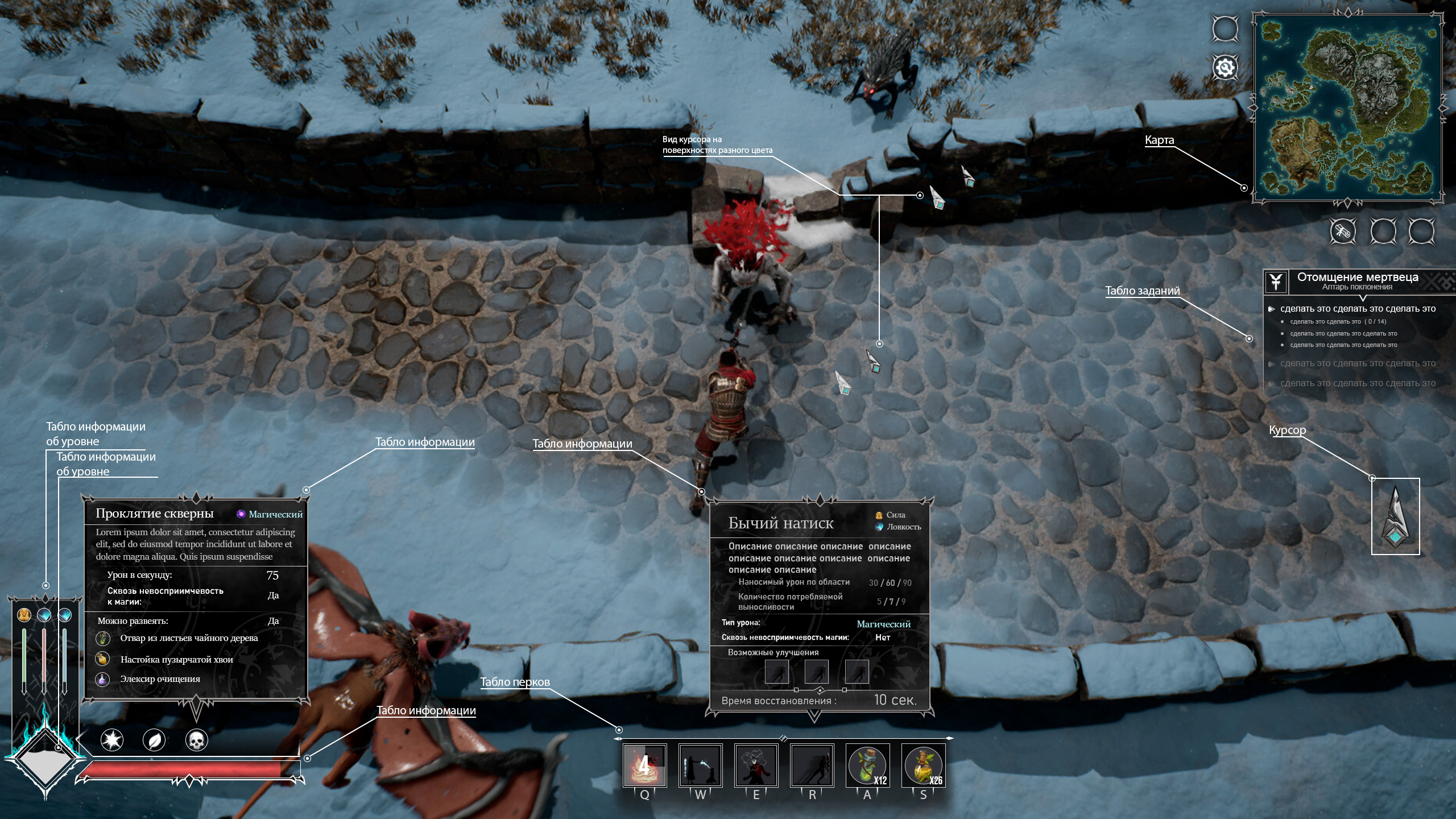The height and width of the screenshot is (819, 1456).
Task: Select the Элексир очищения entry
Action: [x=160, y=679]
